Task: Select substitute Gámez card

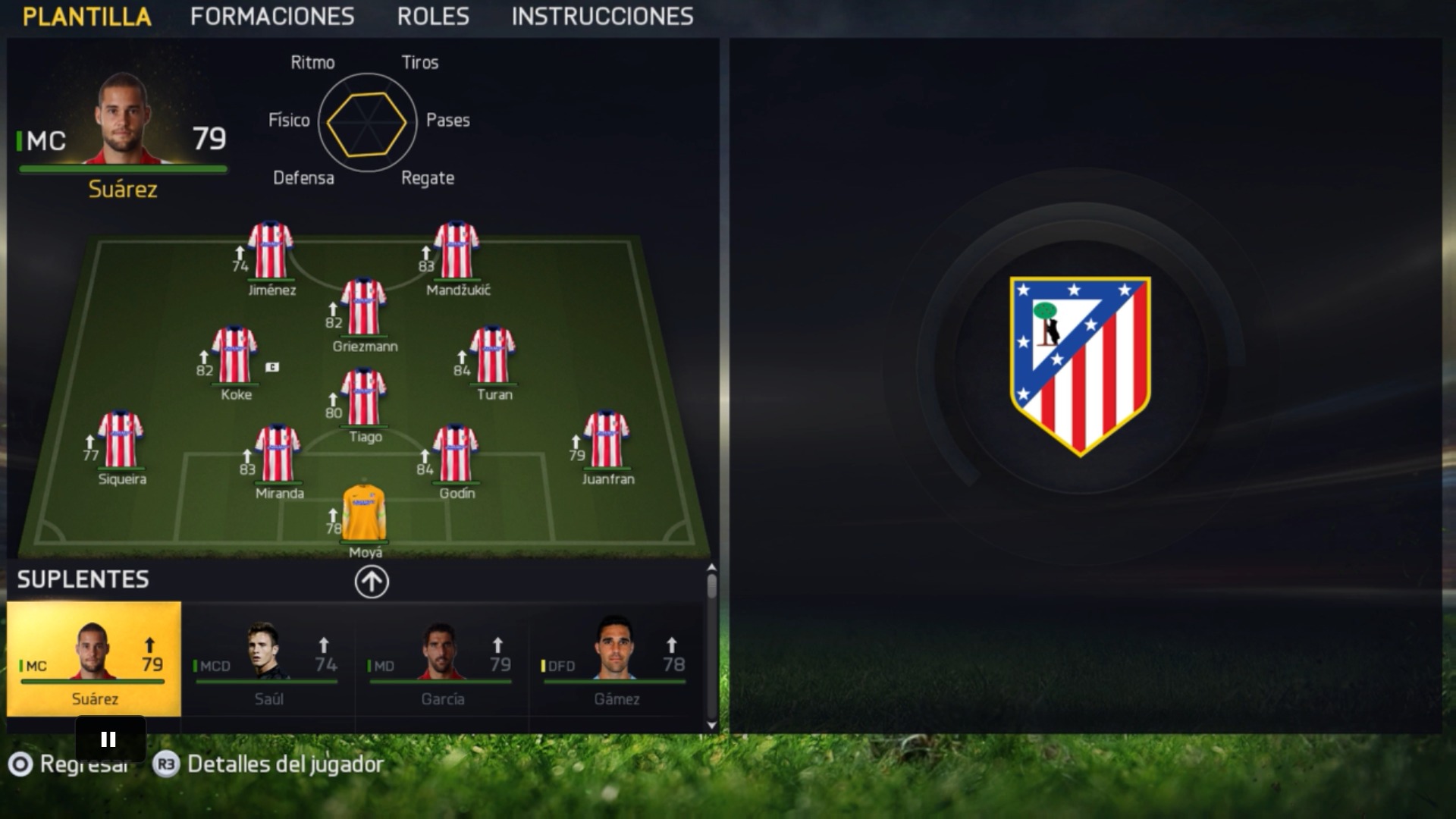Action: (616, 660)
